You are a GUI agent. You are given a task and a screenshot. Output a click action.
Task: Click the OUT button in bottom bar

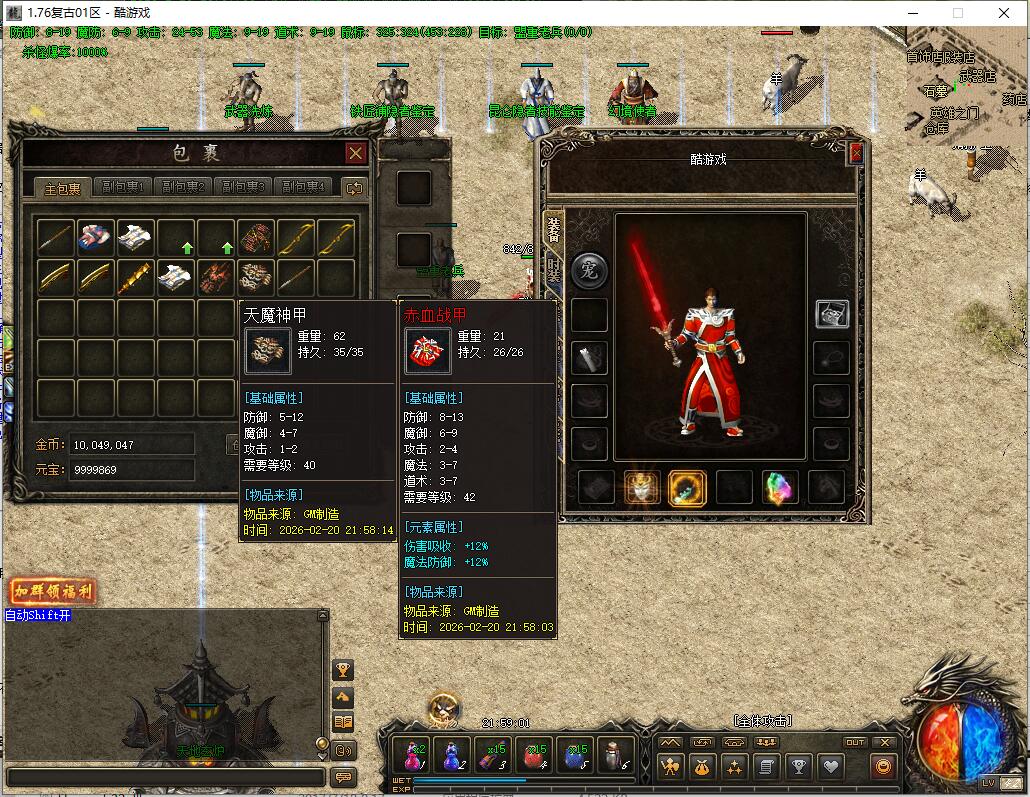[855, 742]
